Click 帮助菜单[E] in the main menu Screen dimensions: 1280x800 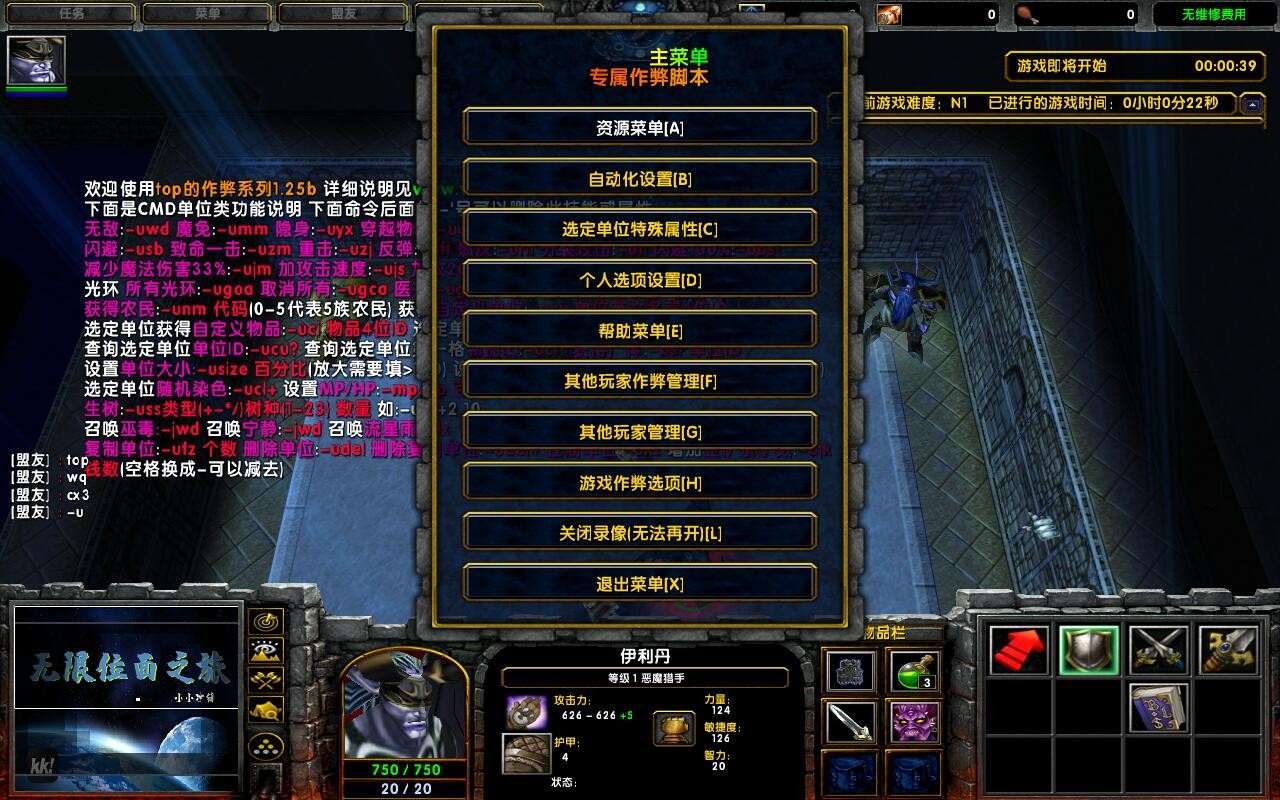click(x=639, y=329)
